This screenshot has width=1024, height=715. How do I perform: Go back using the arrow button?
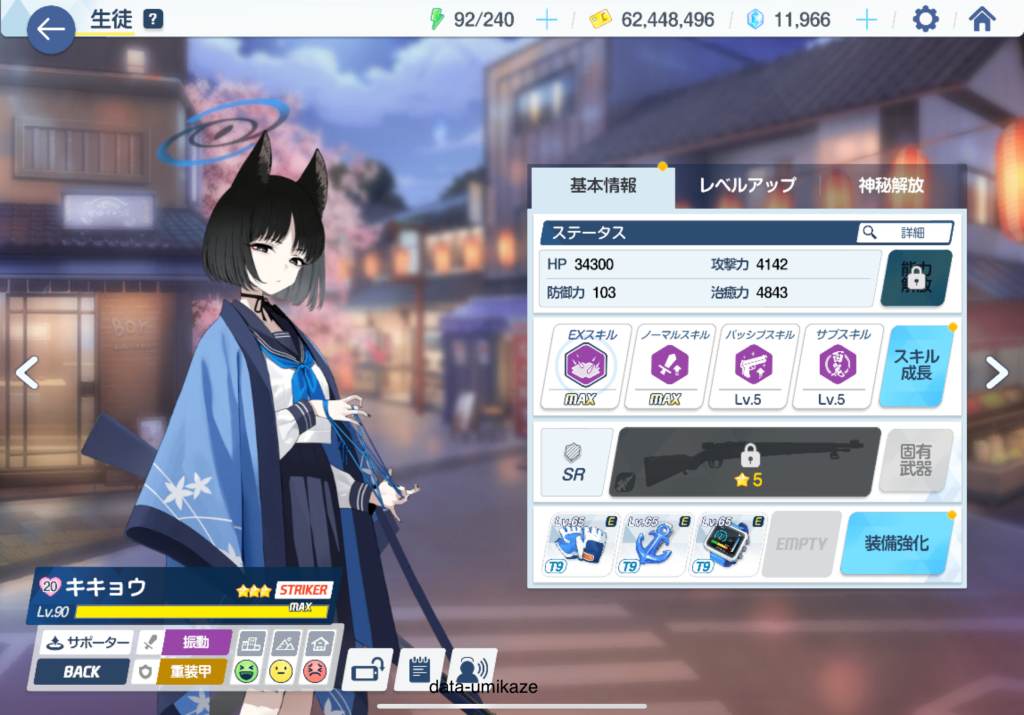pyautogui.click(x=50, y=29)
